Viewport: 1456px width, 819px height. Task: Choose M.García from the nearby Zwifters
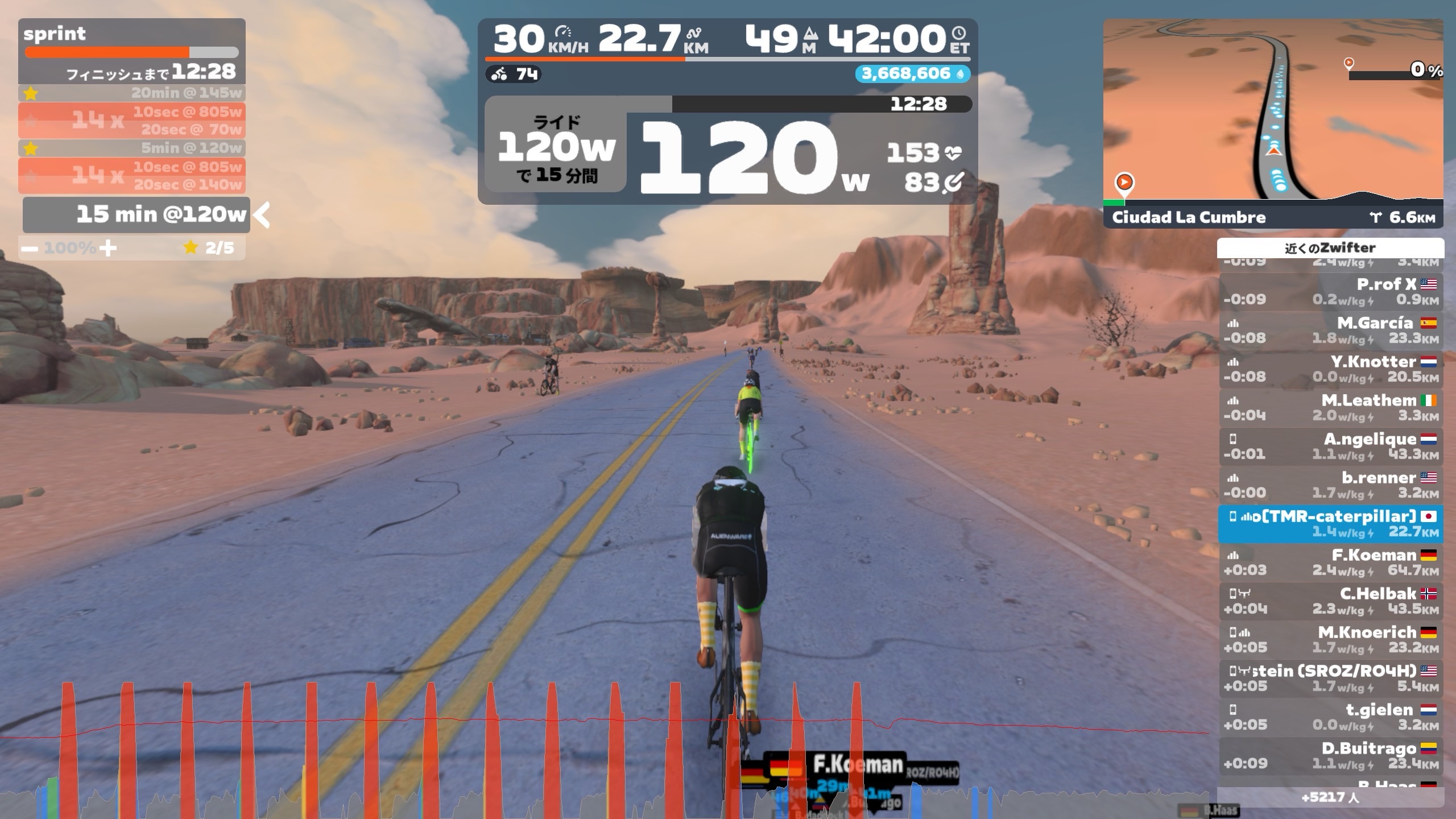1330,330
